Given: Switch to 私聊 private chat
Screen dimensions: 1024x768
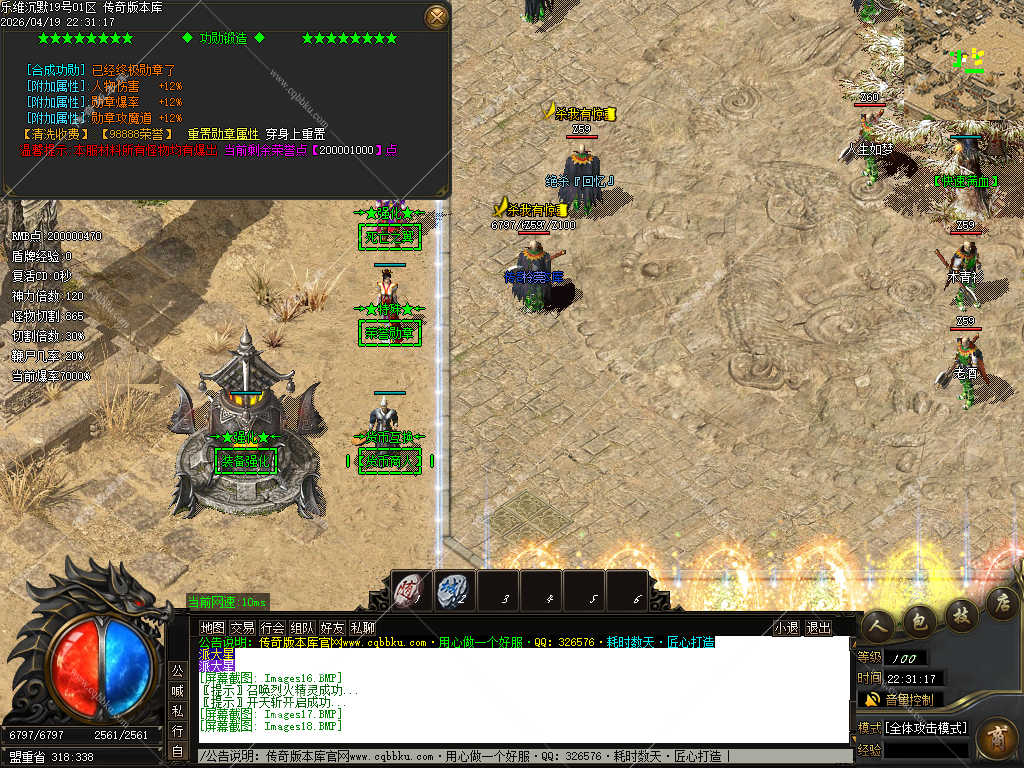Looking at the screenshot, I should point(362,628).
